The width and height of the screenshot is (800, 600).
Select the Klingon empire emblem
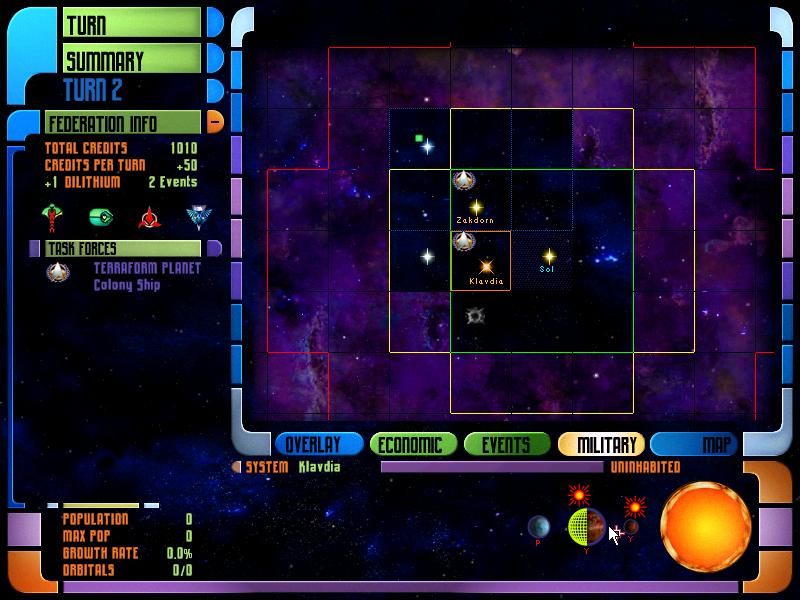tap(150, 216)
